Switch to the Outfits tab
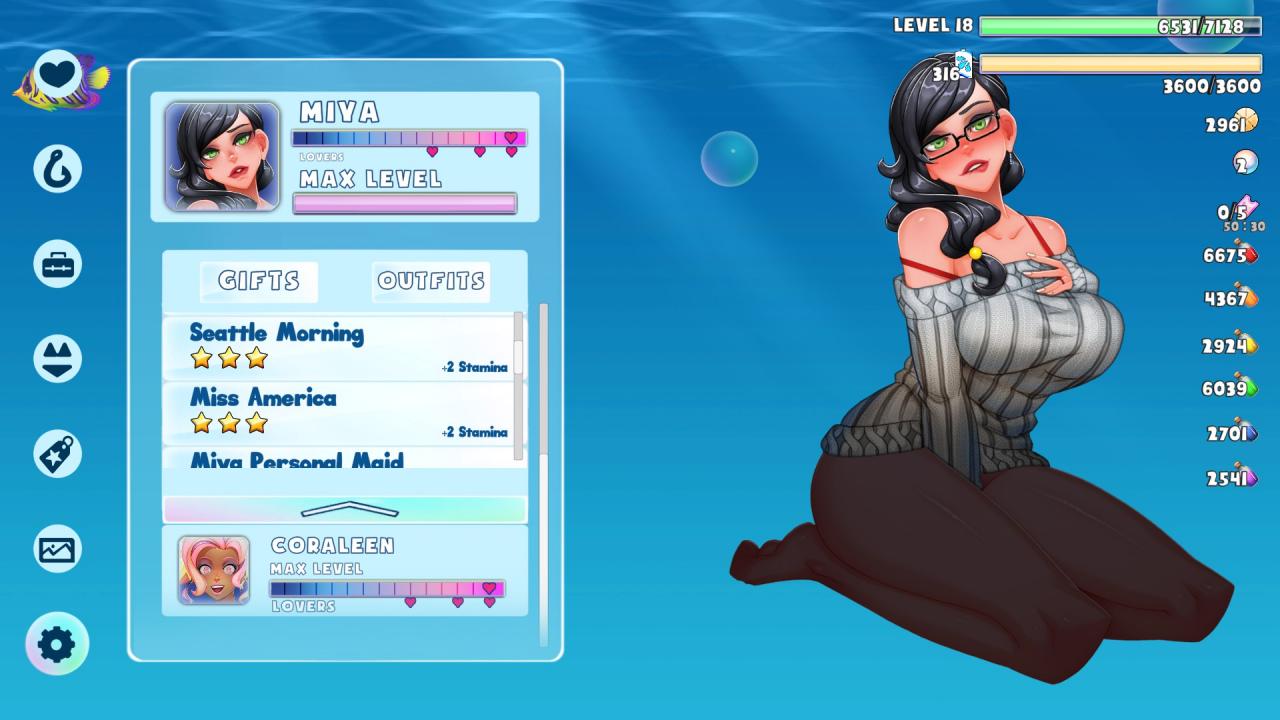The width and height of the screenshot is (1280, 720). (431, 281)
